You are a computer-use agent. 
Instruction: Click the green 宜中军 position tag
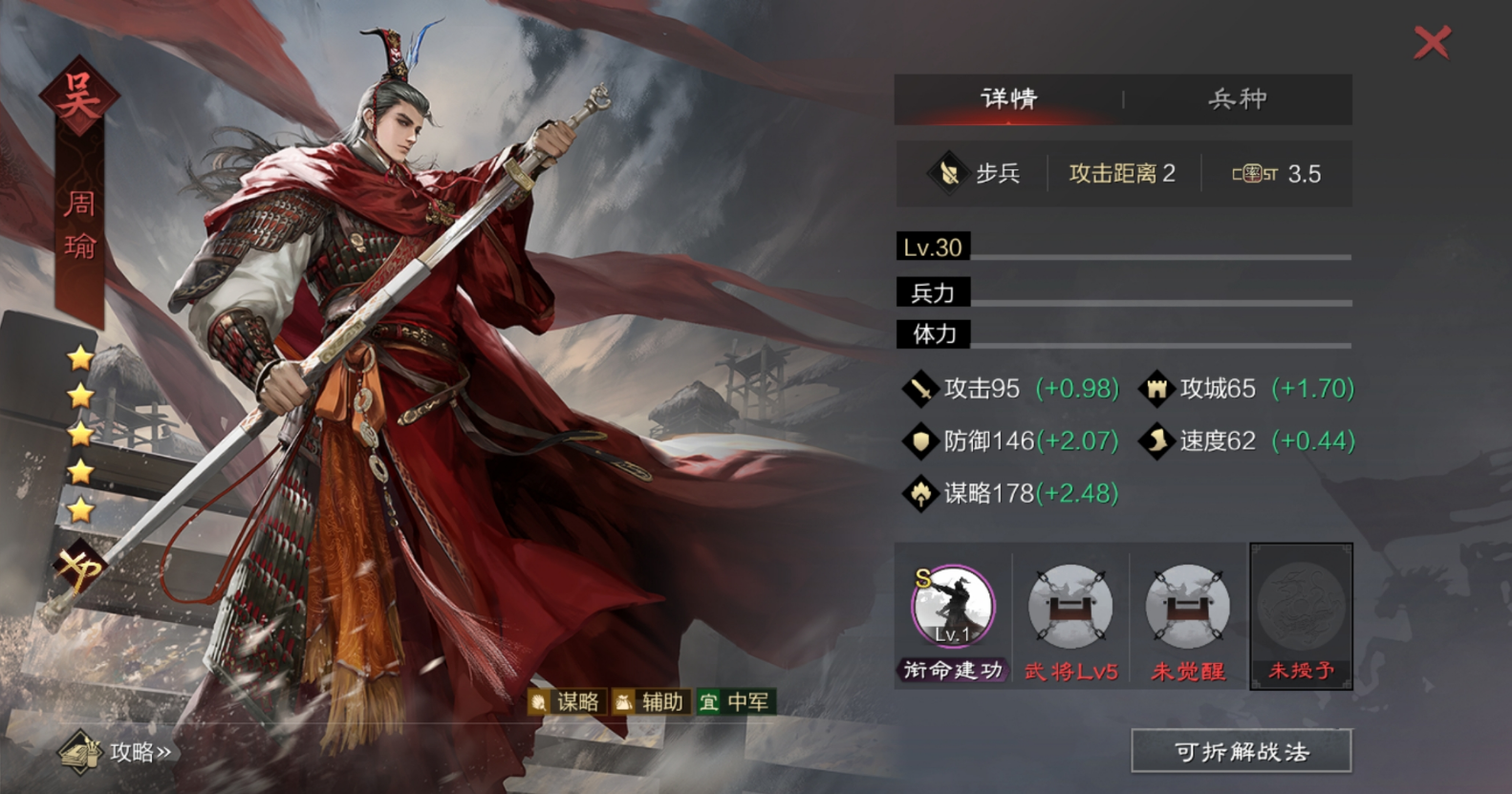(x=735, y=702)
